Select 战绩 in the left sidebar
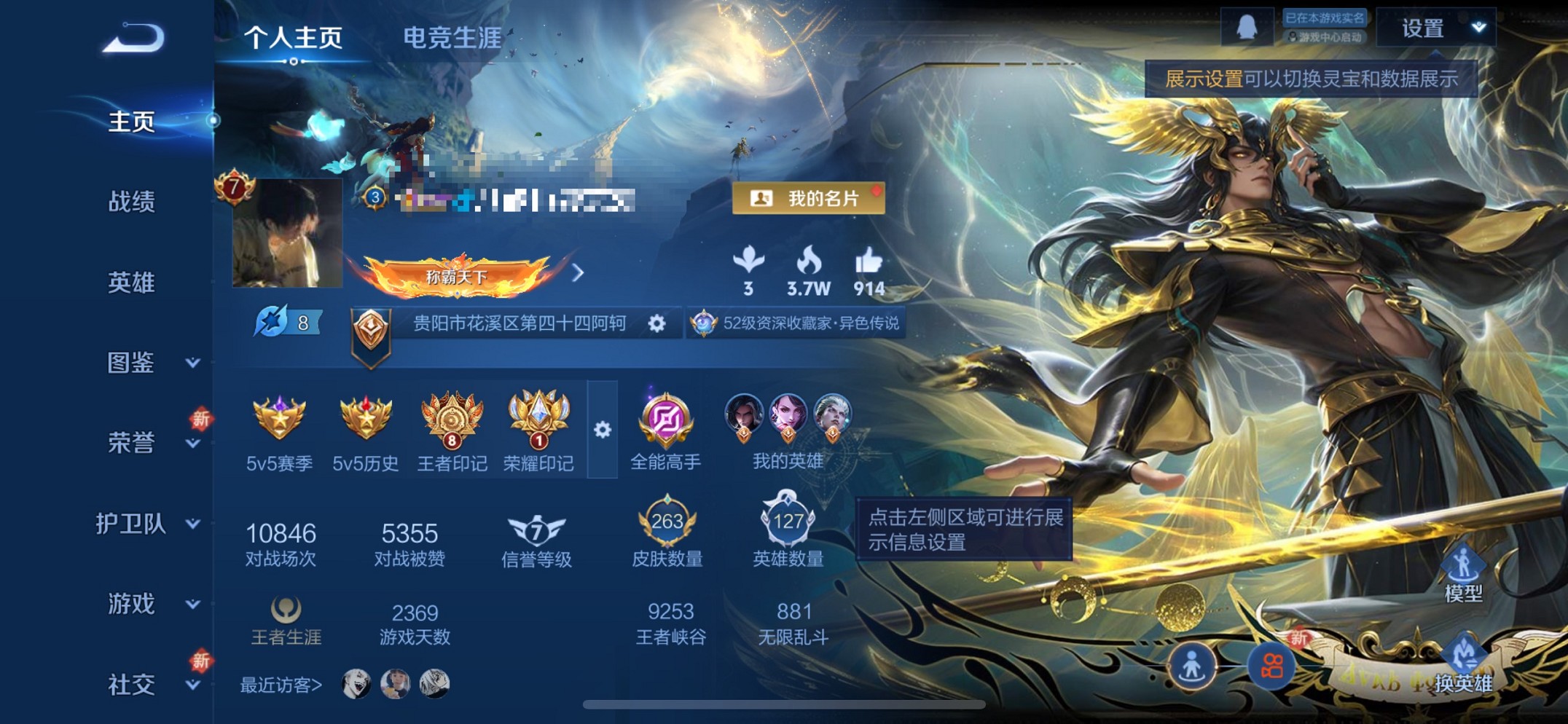The image size is (1568, 724). tap(134, 202)
